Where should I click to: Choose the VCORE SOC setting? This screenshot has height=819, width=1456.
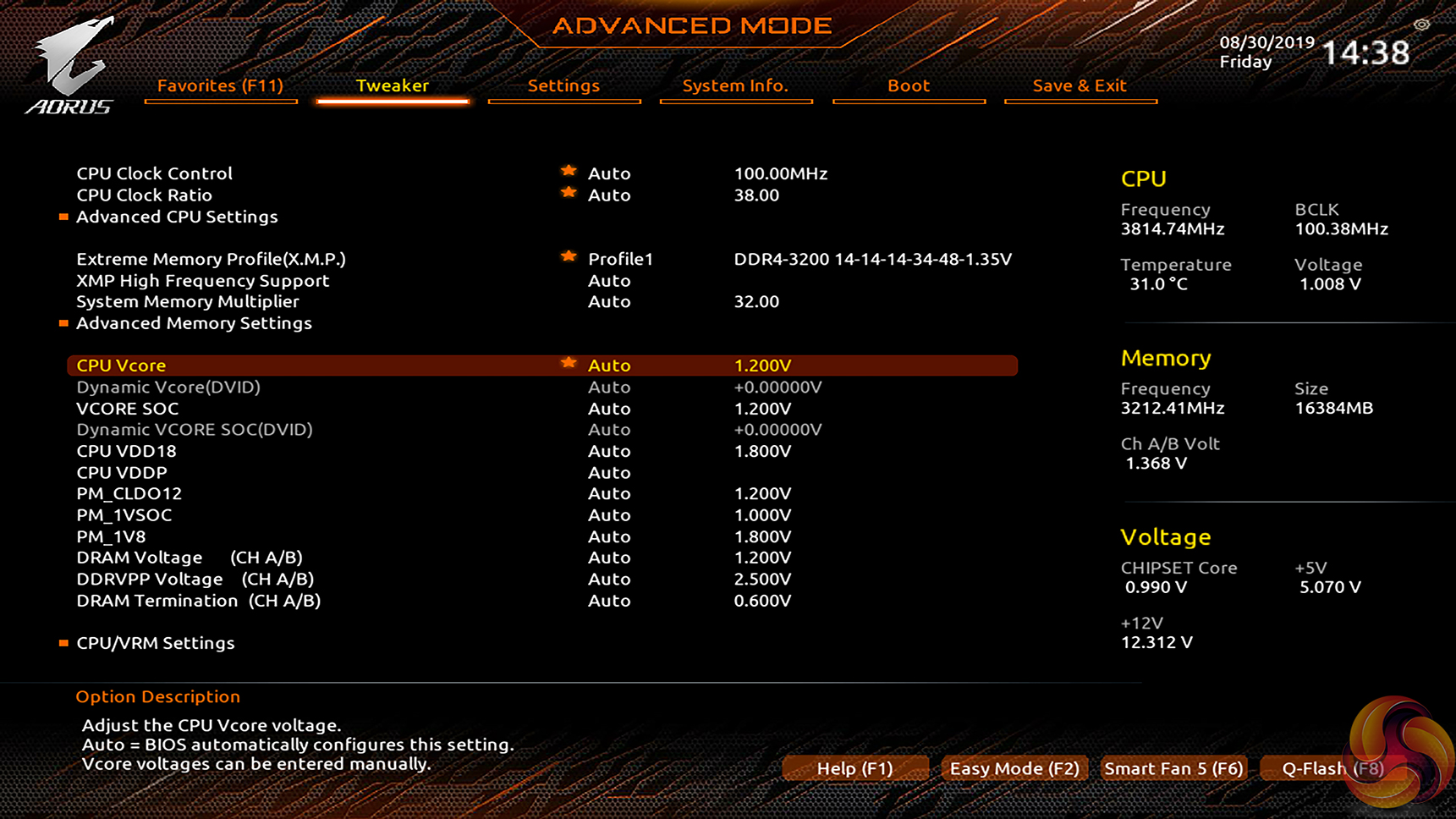tap(128, 409)
